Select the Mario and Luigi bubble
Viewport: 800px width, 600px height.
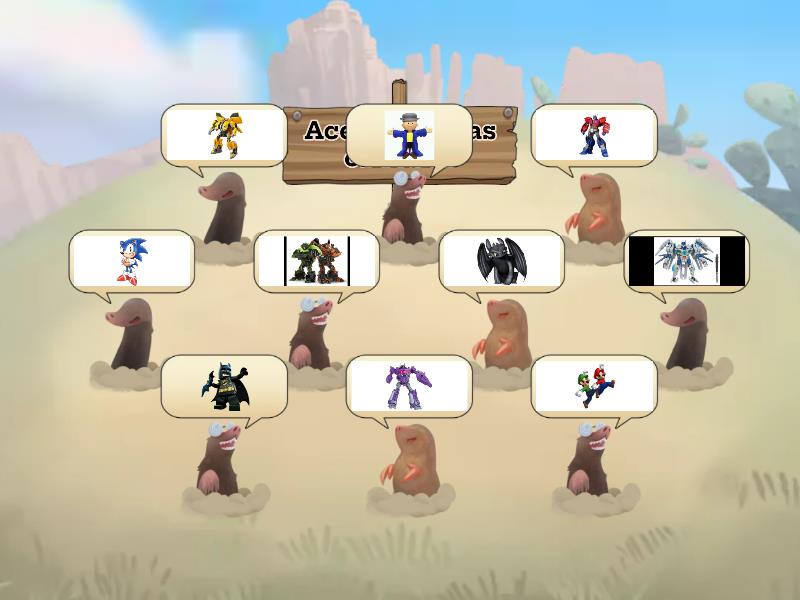click(594, 386)
